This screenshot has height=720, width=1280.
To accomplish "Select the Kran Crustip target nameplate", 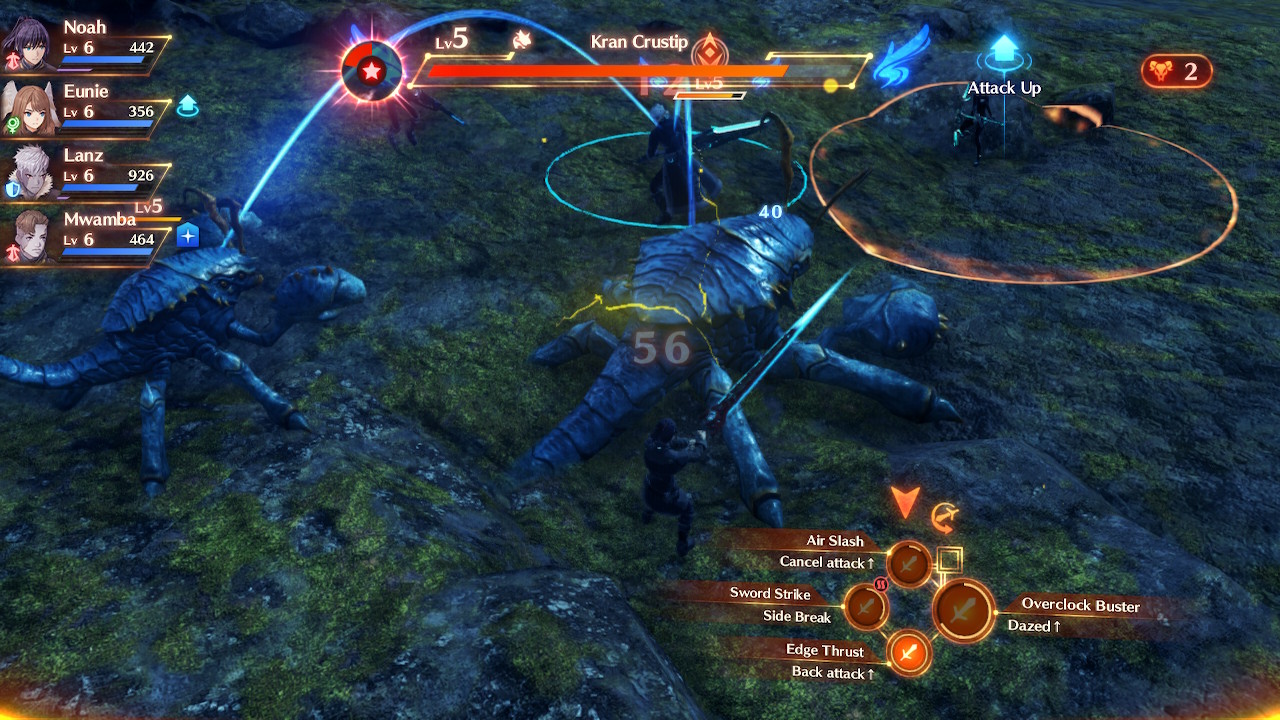I will pyautogui.click(x=639, y=42).
